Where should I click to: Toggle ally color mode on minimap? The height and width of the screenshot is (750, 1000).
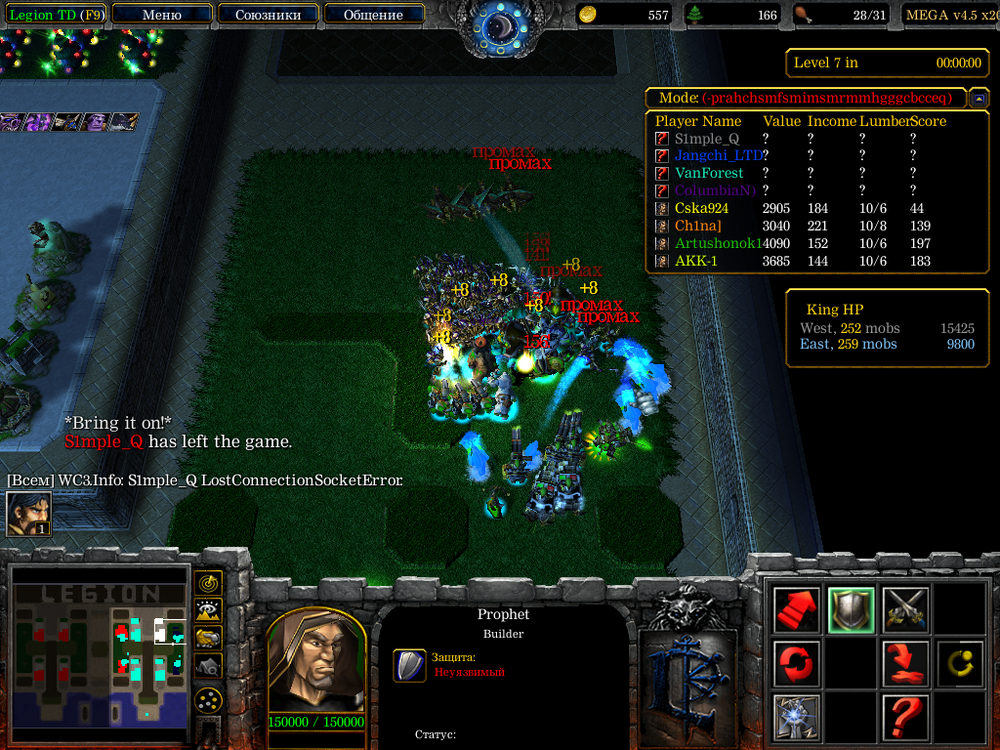[x=209, y=637]
